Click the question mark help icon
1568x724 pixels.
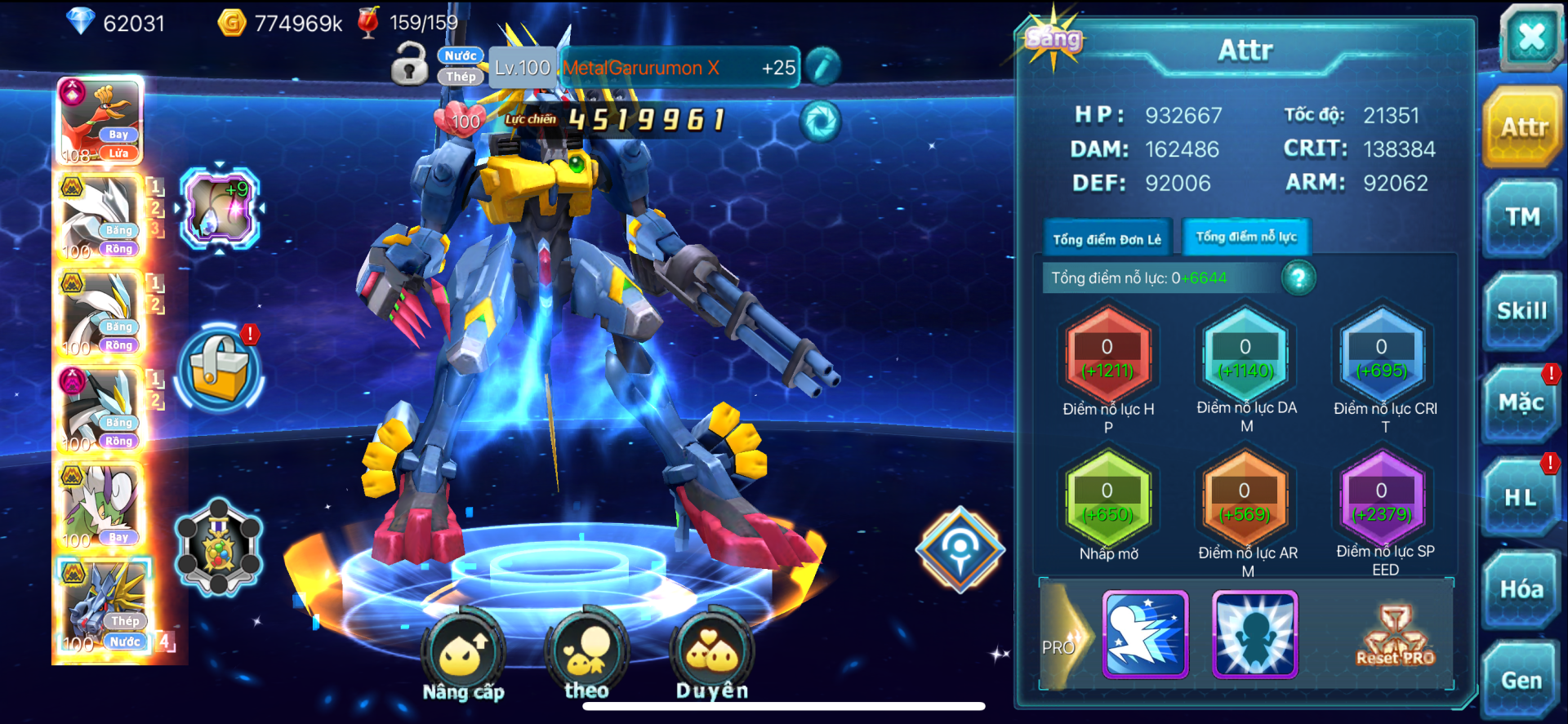tap(1298, 278)
